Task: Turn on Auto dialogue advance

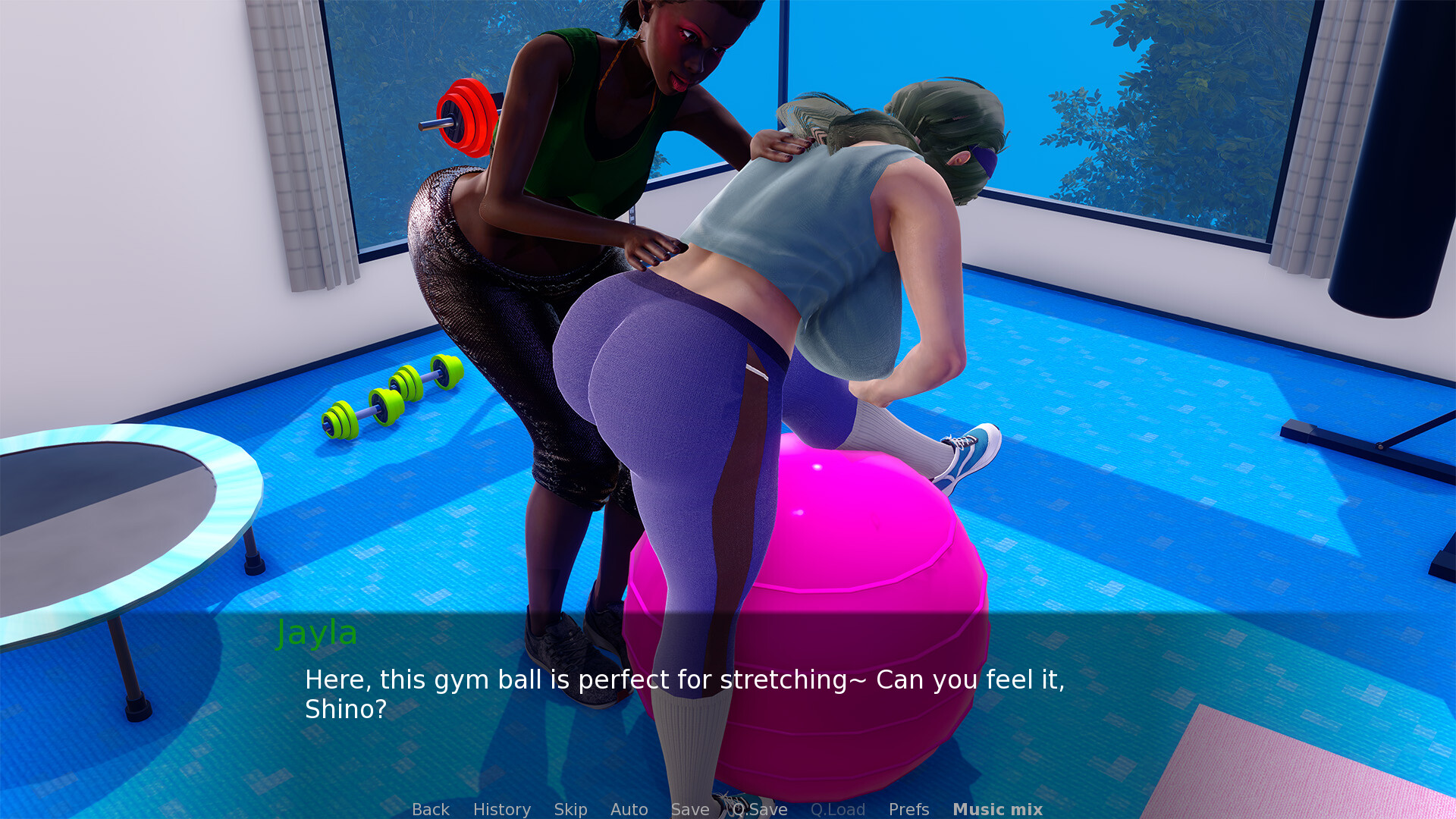Action: [629, 809]
